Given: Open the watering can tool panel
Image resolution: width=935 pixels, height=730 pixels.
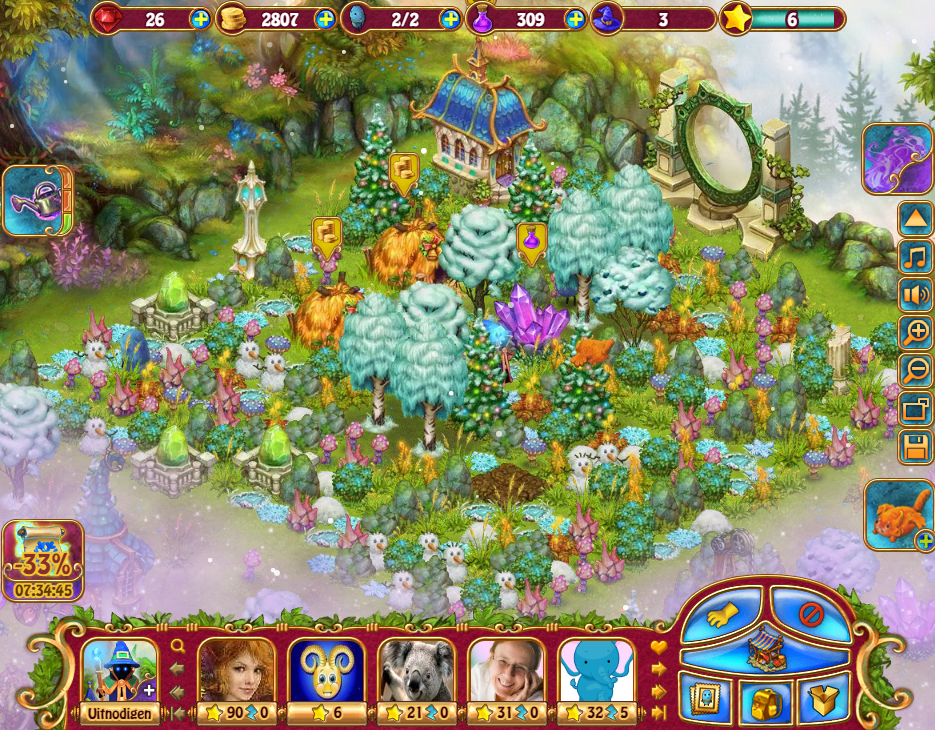Looking at the screenshot, I should coord(37,201).
